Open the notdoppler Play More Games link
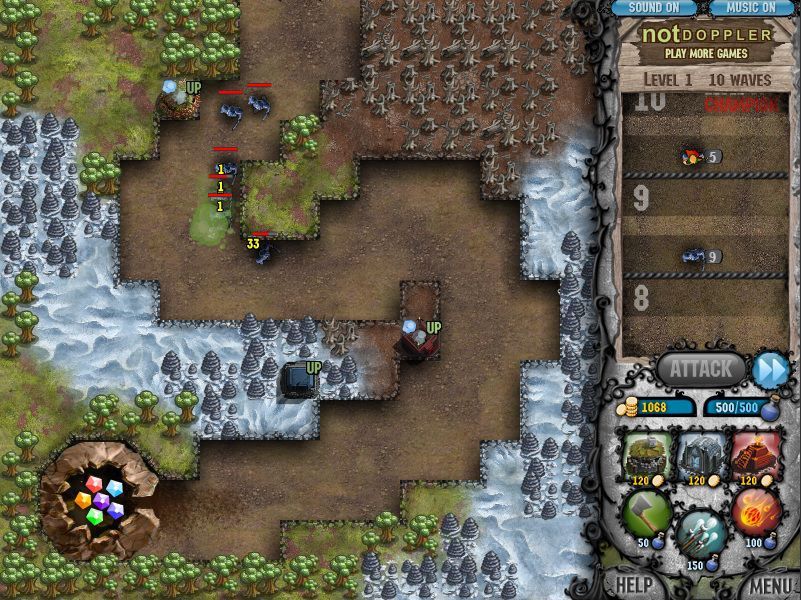 (708, 42)
